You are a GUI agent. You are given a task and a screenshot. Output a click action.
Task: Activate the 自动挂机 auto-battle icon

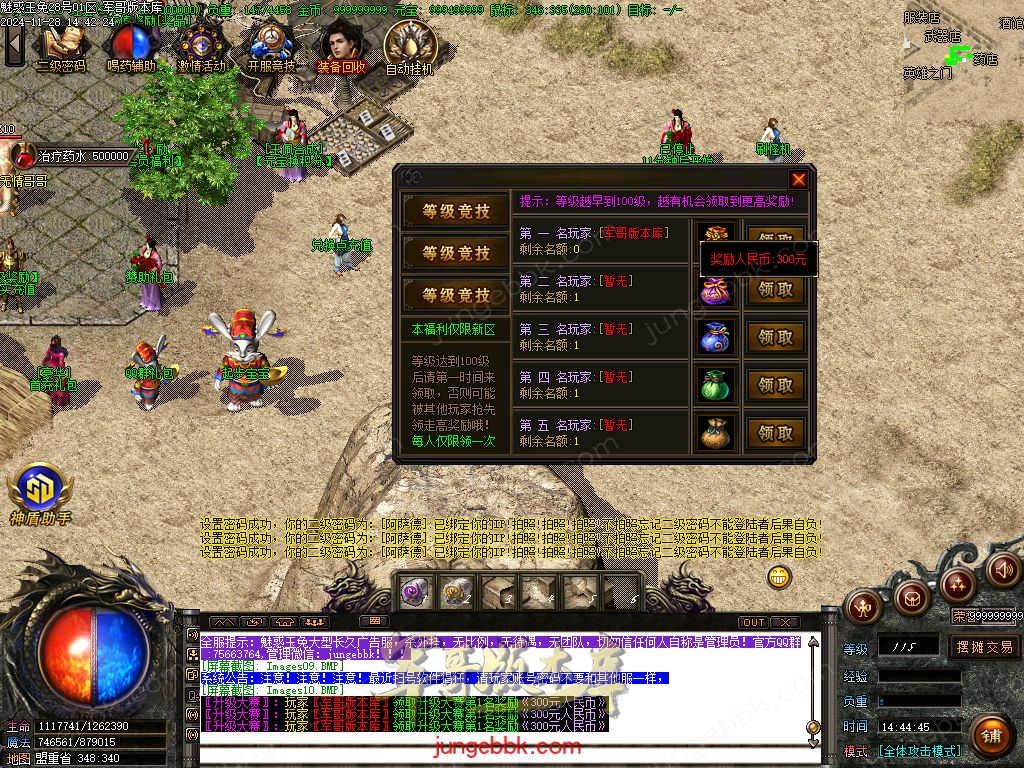410,46
